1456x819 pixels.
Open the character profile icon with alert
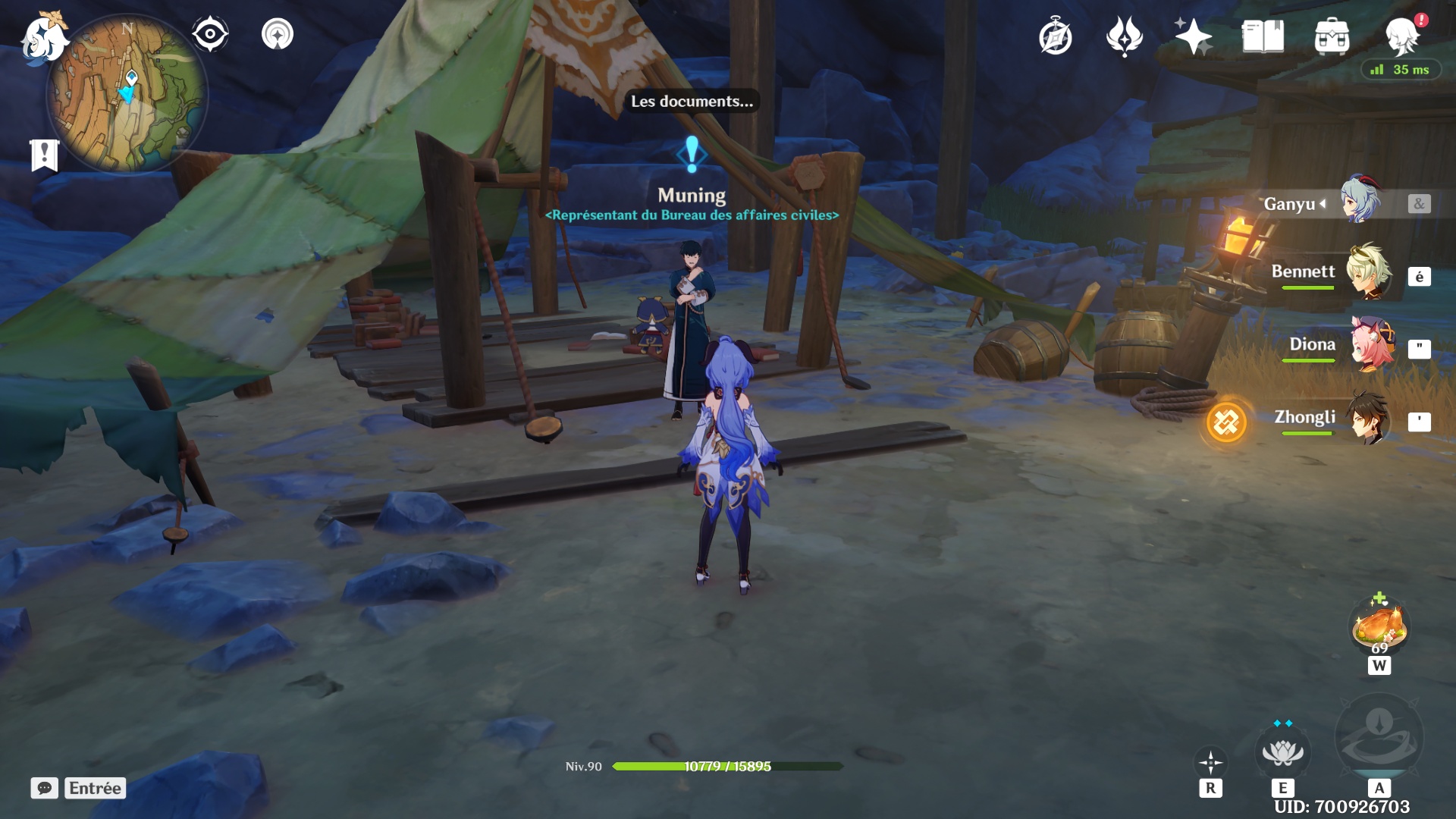(x=1401, y=35)
